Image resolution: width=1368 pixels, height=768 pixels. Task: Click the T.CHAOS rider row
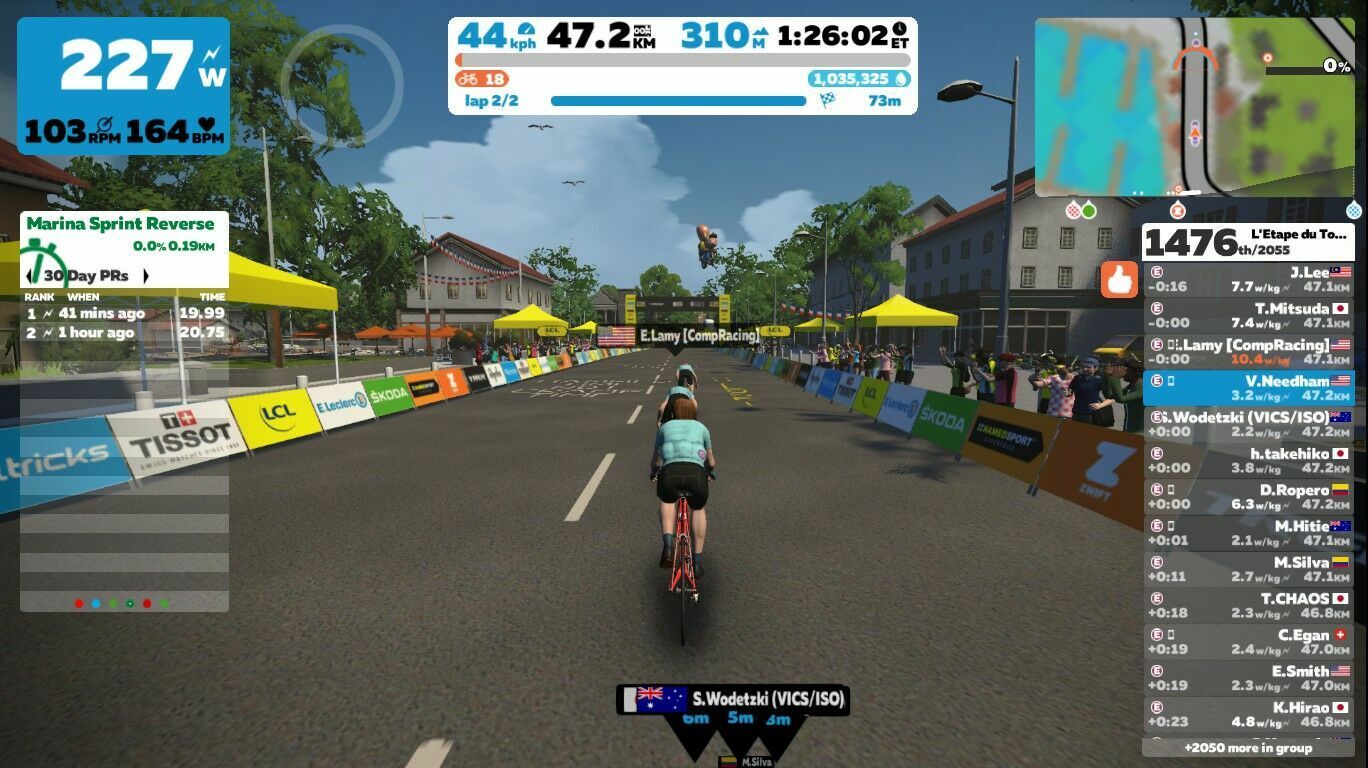tap(1248, 605)
